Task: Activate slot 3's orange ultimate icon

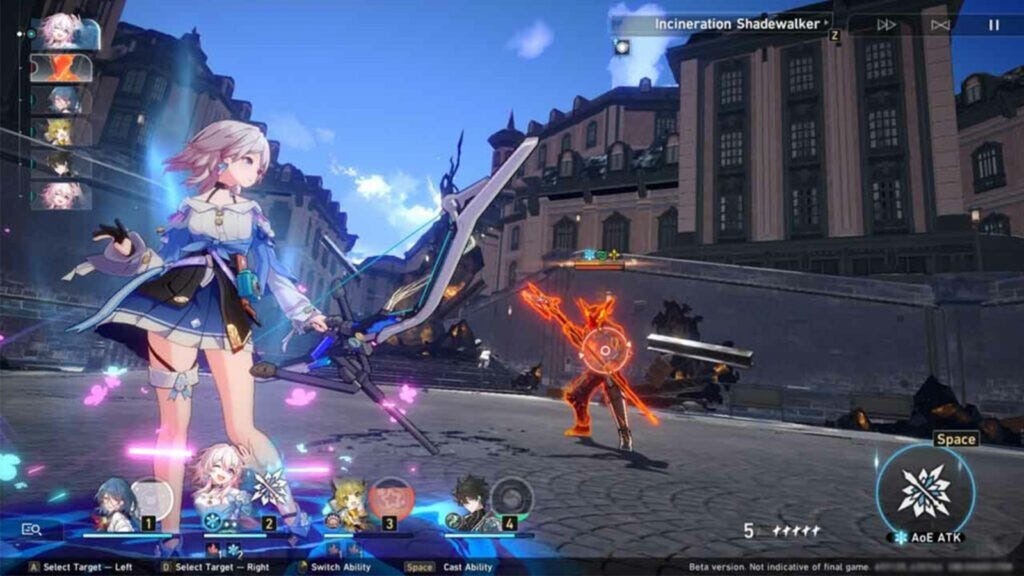Action: [390, 497]
